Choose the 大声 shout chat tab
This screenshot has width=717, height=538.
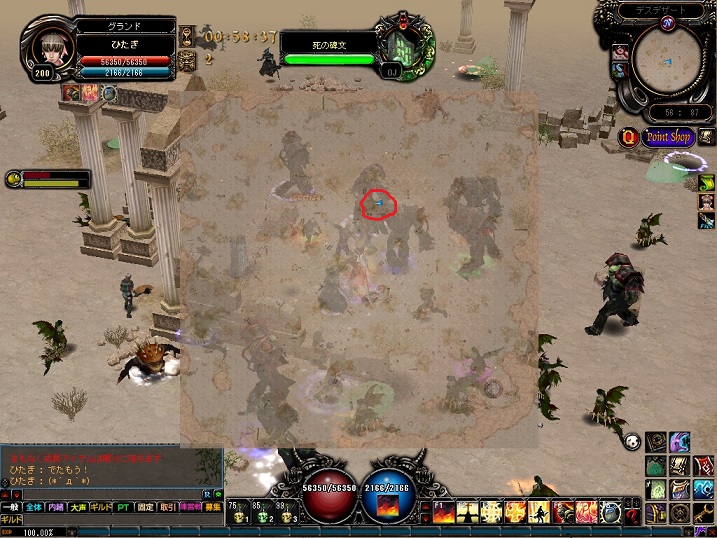click(78, 508)
